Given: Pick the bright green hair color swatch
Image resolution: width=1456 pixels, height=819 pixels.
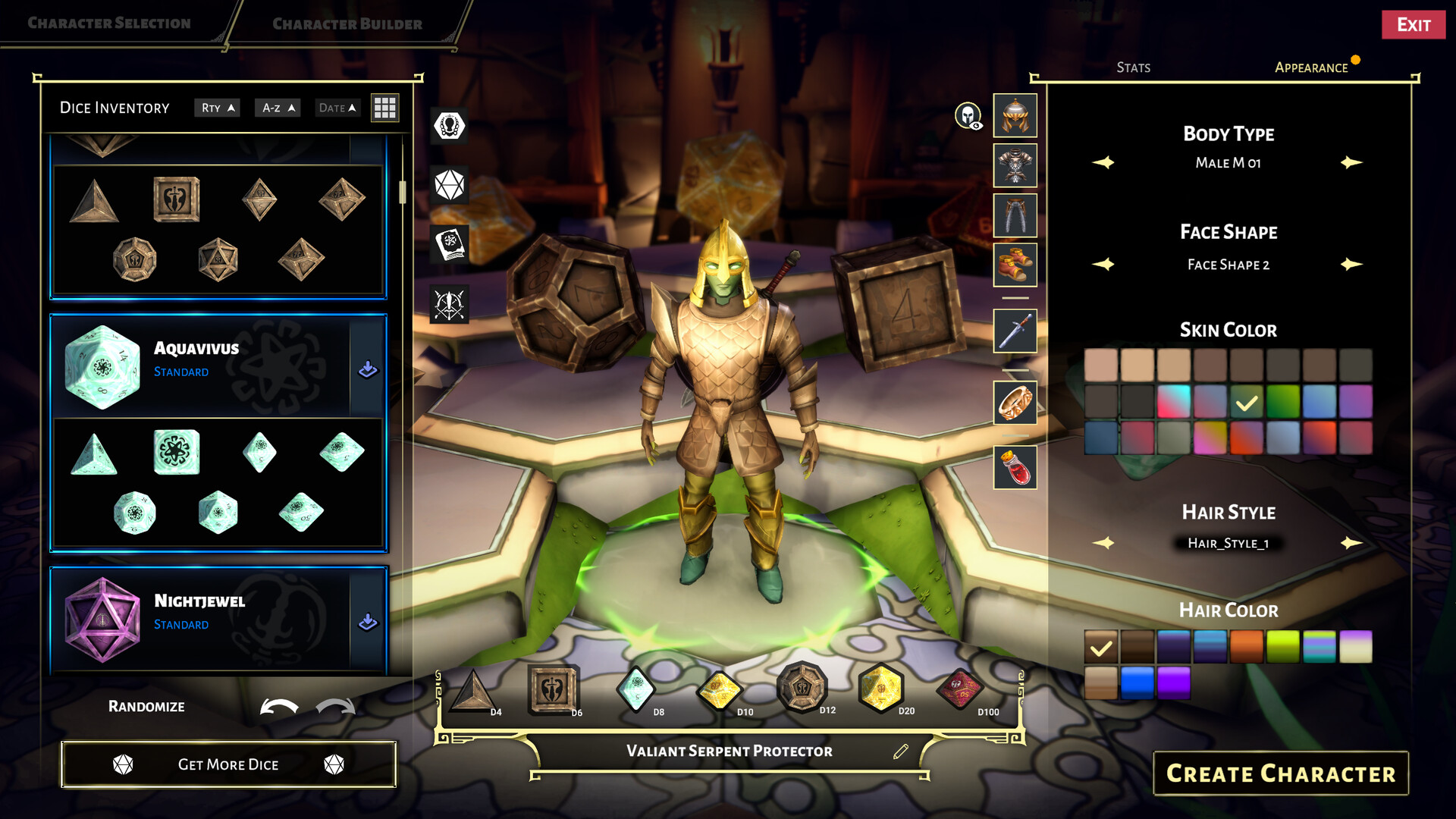Looking at the screenshot, I should tap(1282, 647).
